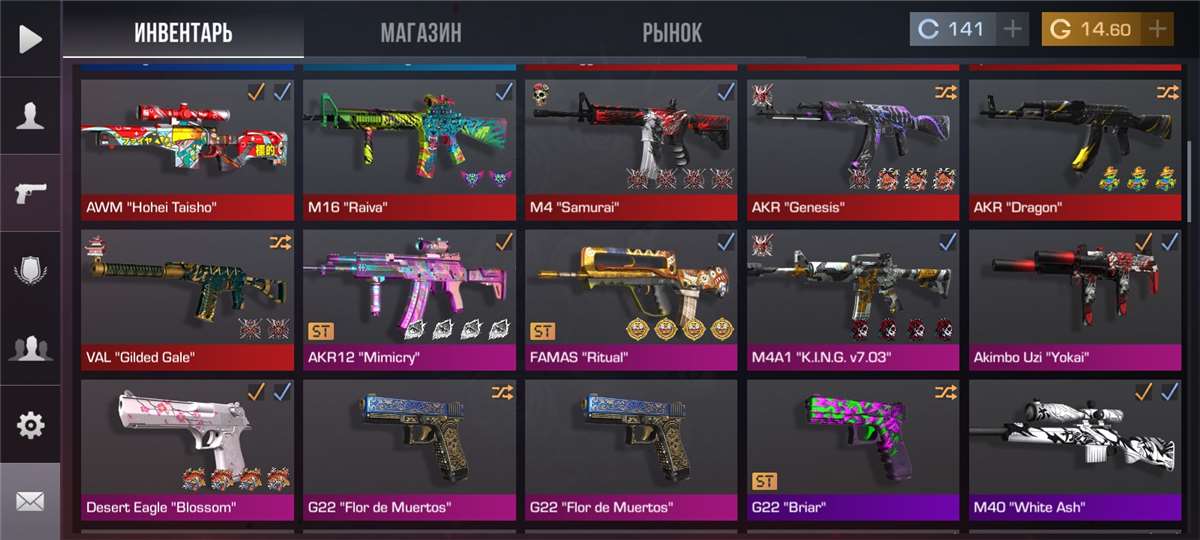
Task: Open the friends group icon
Action: (30, 348)
